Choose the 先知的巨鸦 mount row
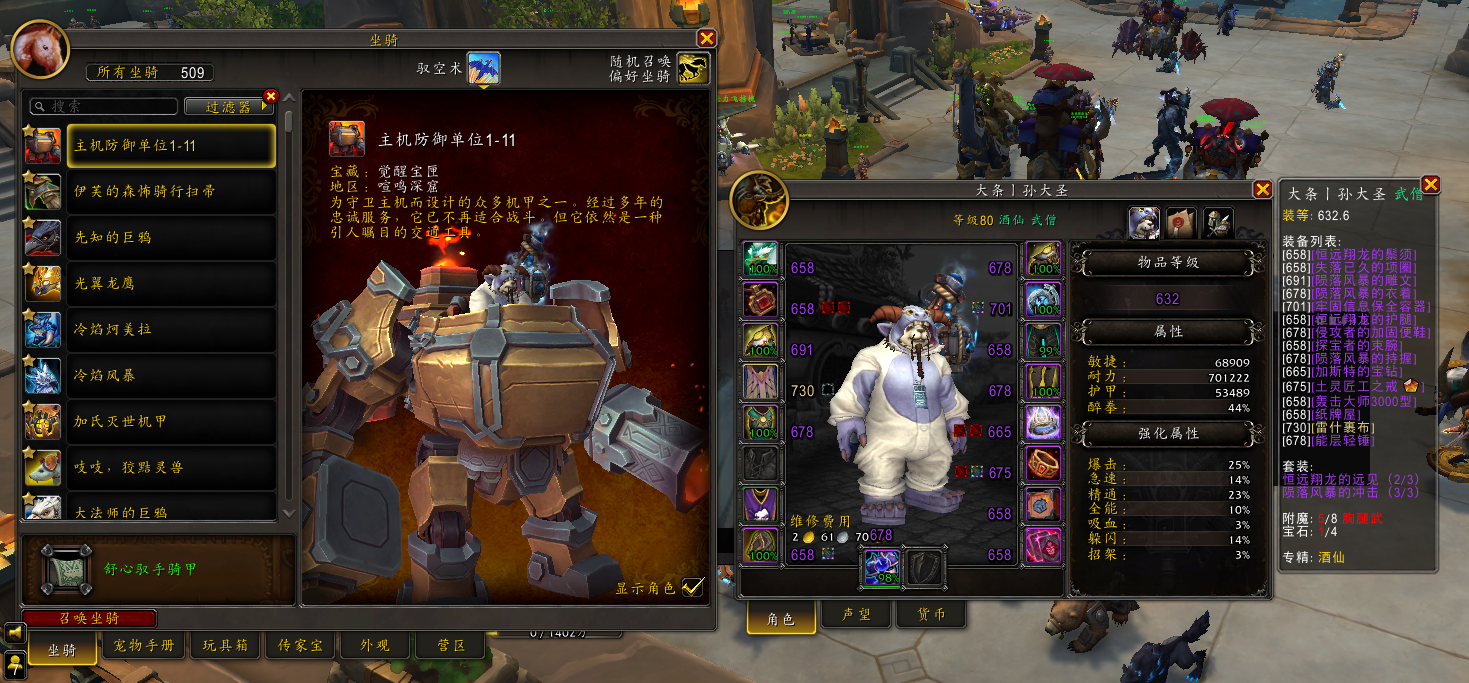 171,237
